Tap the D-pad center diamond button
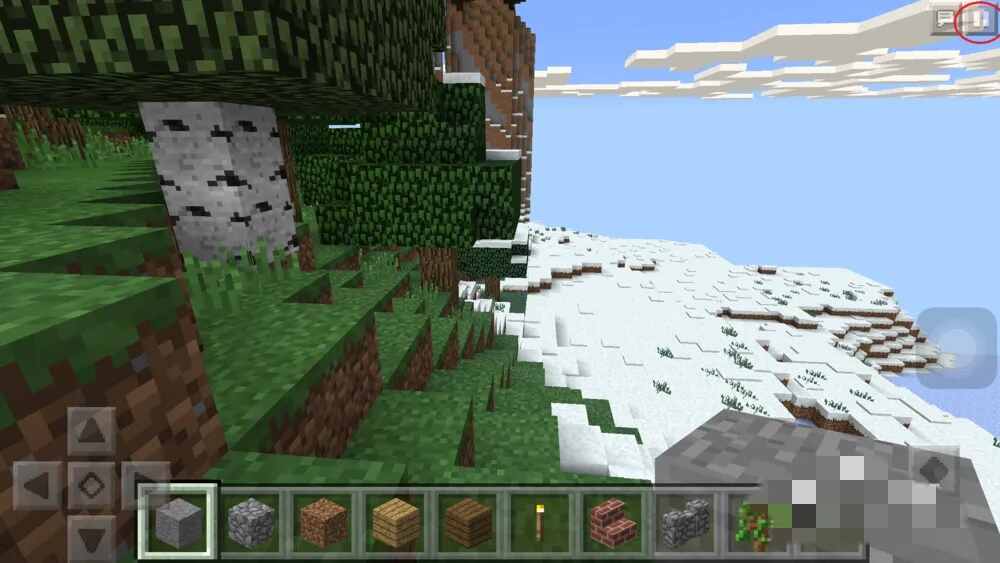This screenshot has height=563, width=1000. point(91,487)
